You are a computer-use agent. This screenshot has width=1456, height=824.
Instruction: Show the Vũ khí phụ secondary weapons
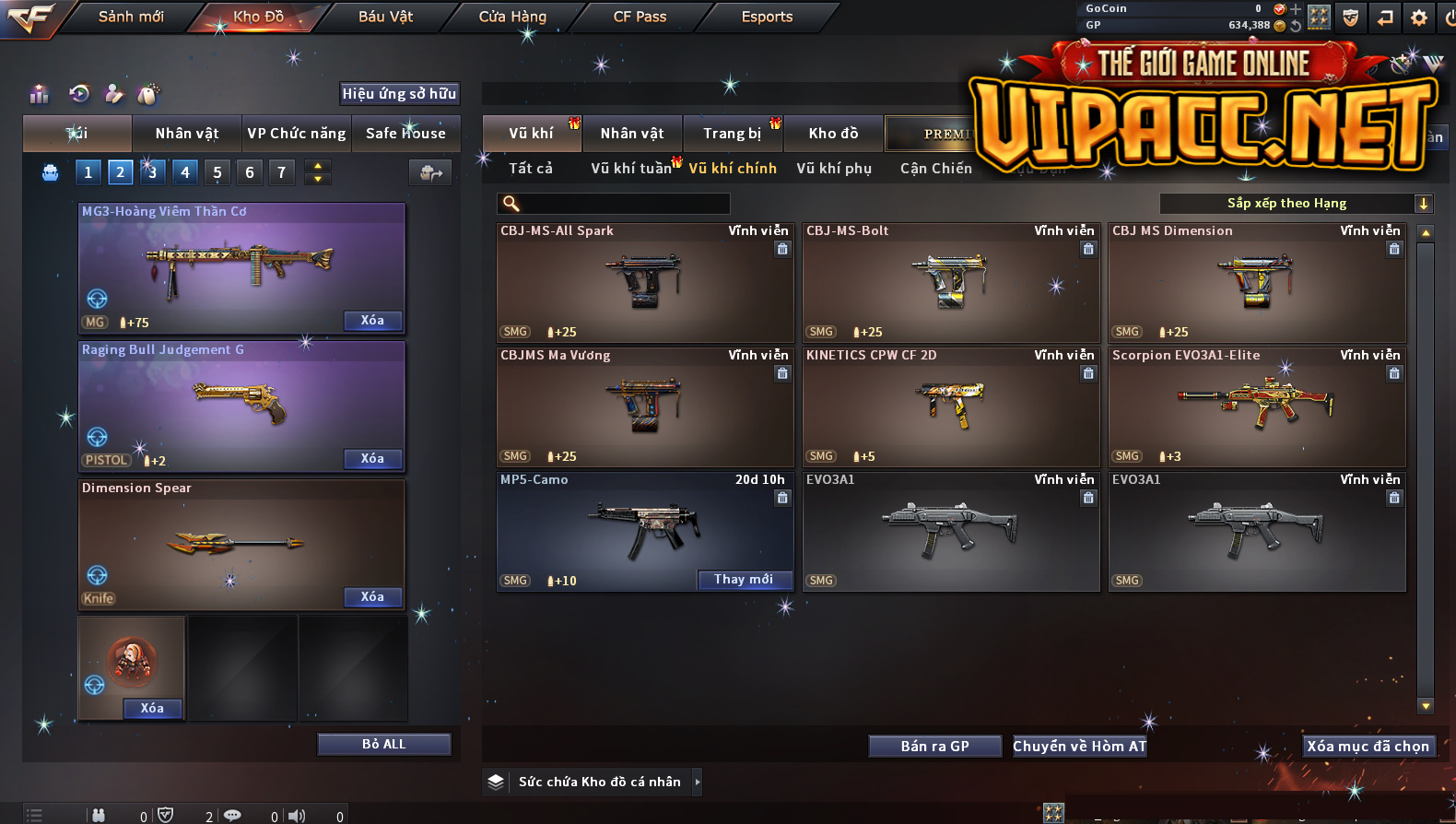click(834, 169)
